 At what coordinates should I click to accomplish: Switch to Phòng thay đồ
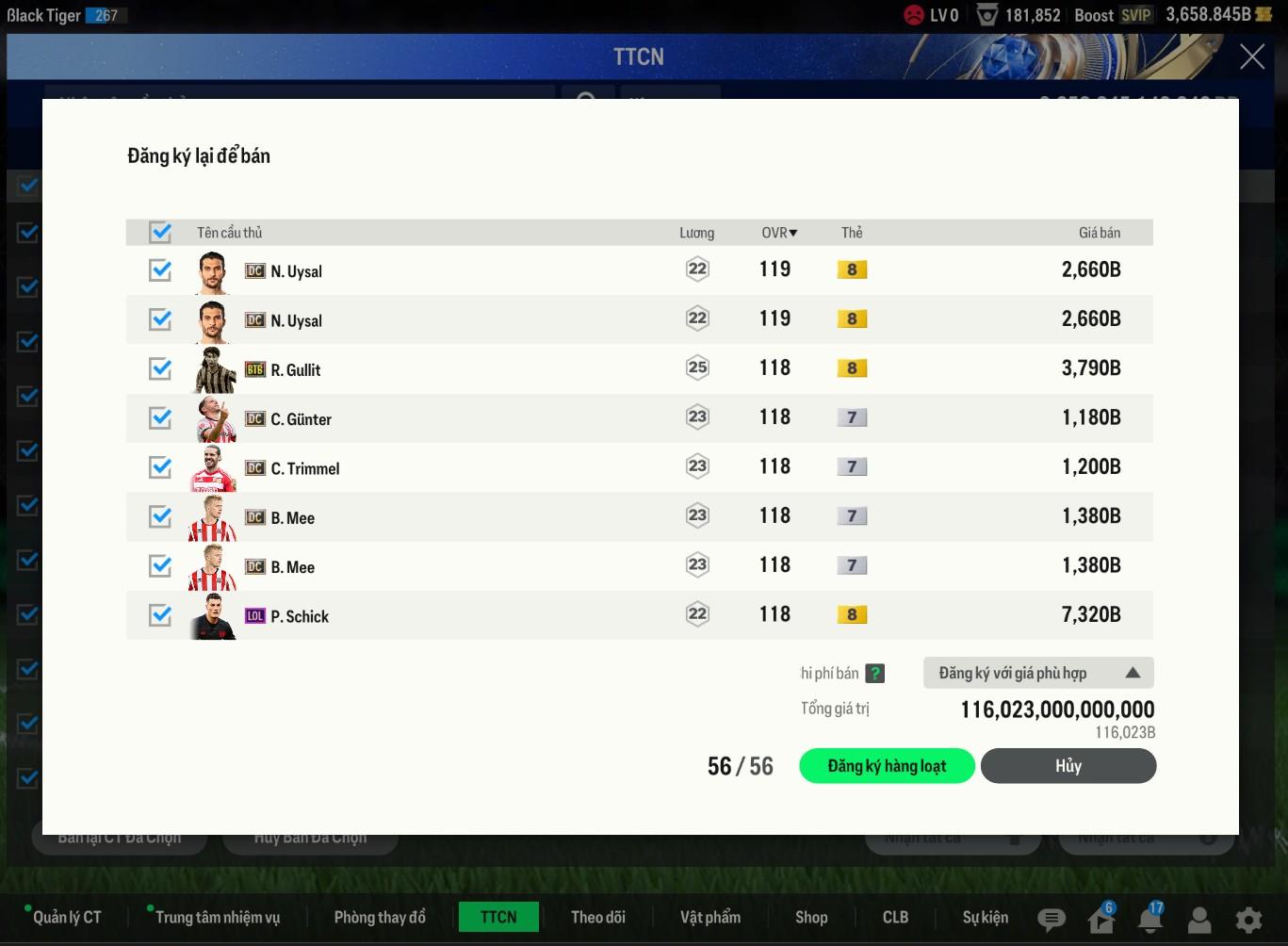pyautogui.click(x=380, y=917)
